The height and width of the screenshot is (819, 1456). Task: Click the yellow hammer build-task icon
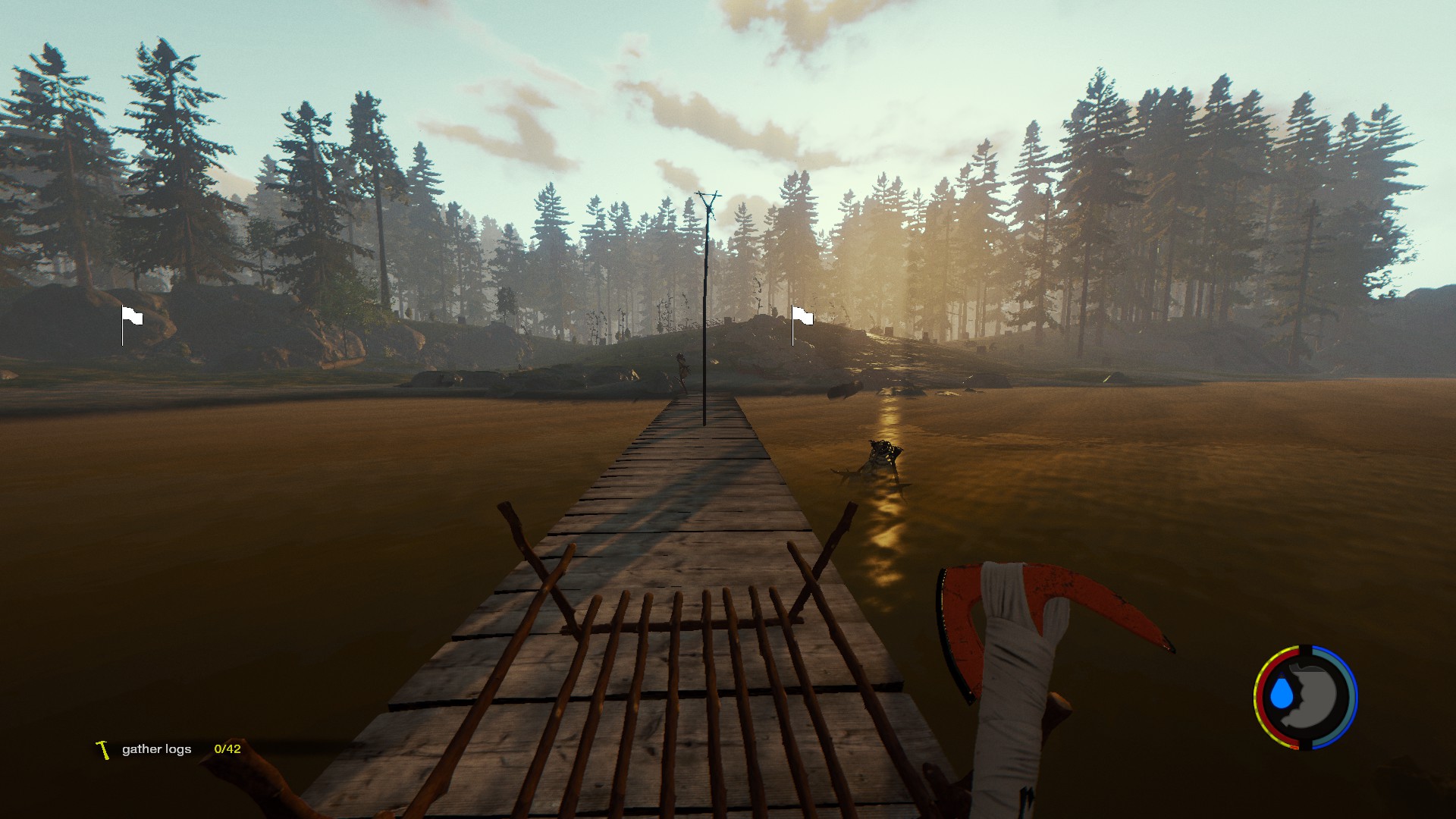[x=103, y=749]
